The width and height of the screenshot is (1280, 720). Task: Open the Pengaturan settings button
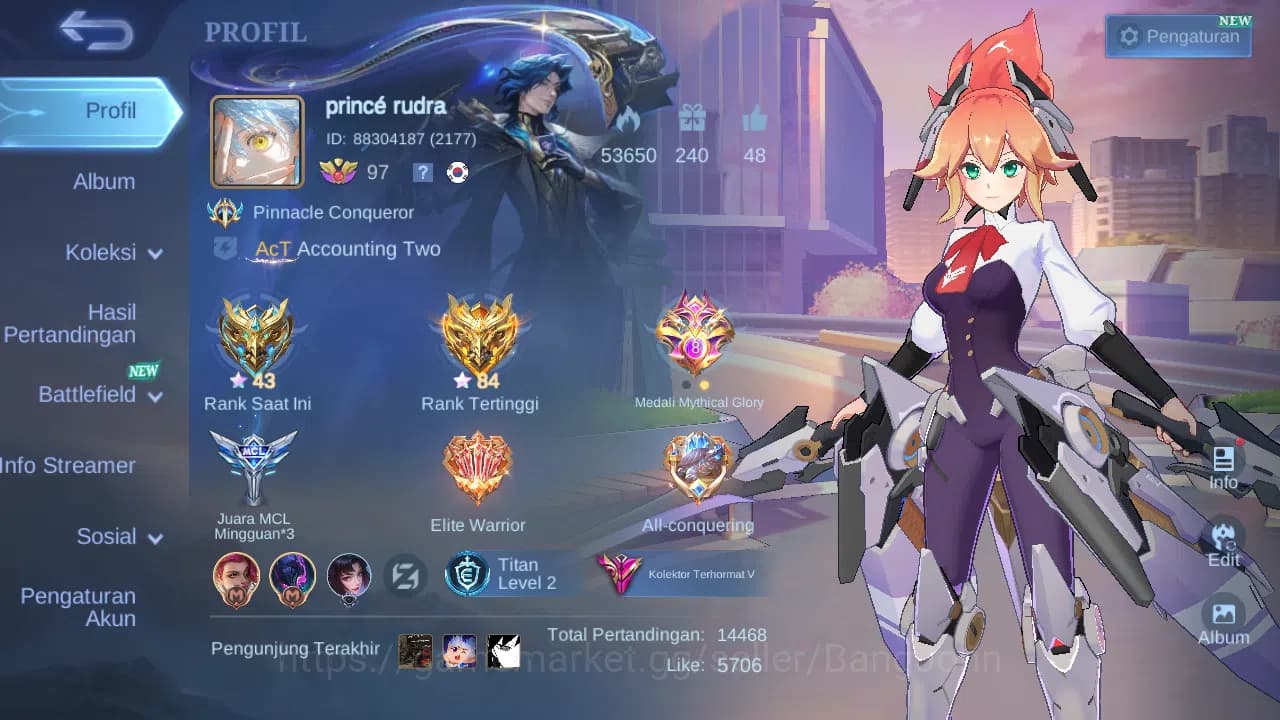pyautogui.click(x=1177, y=35)
